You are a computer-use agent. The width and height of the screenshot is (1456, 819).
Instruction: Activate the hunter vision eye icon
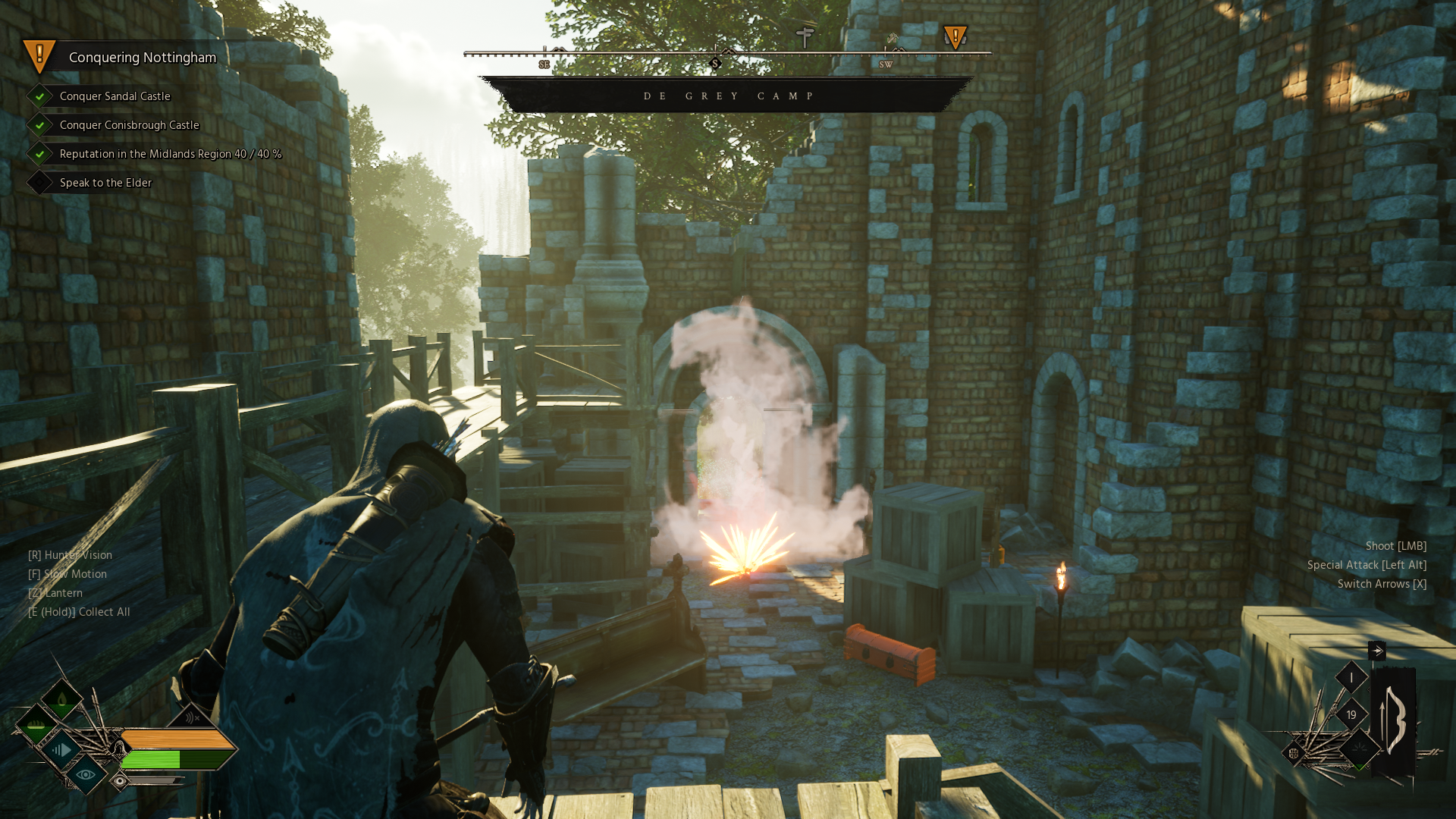pos(85,774)
